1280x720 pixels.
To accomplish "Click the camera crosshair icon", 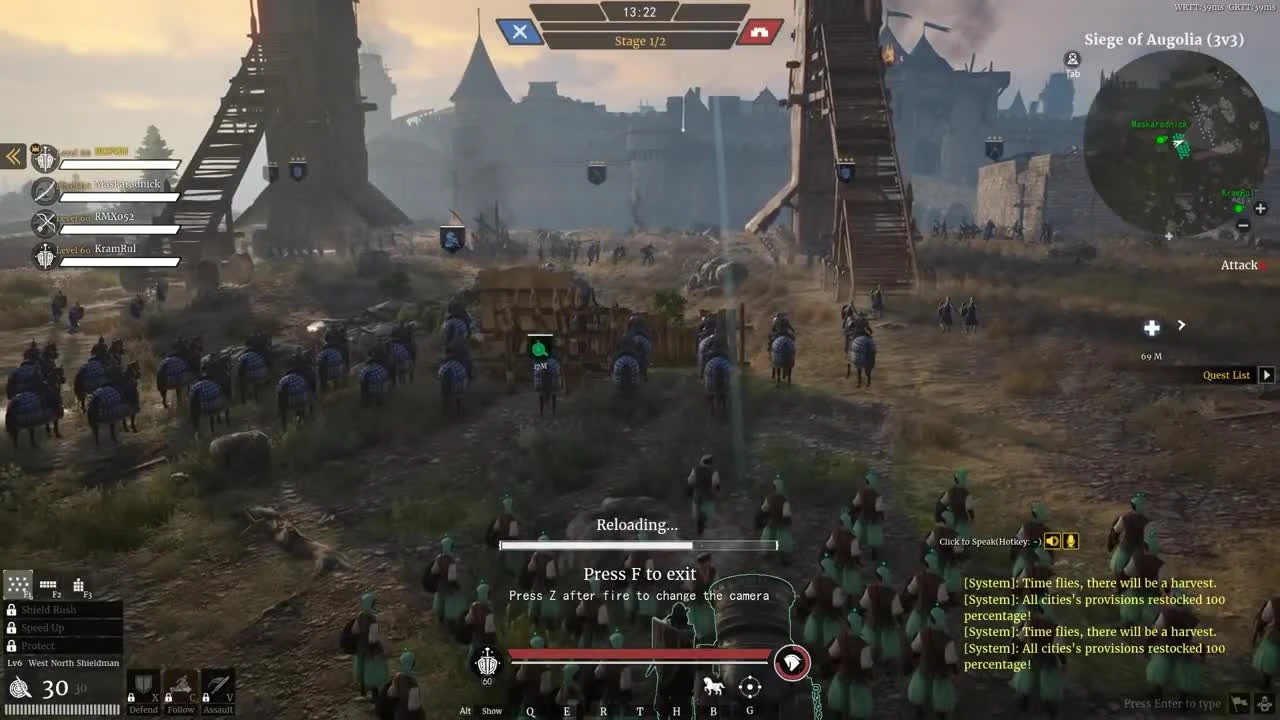I will coord(749,687).
